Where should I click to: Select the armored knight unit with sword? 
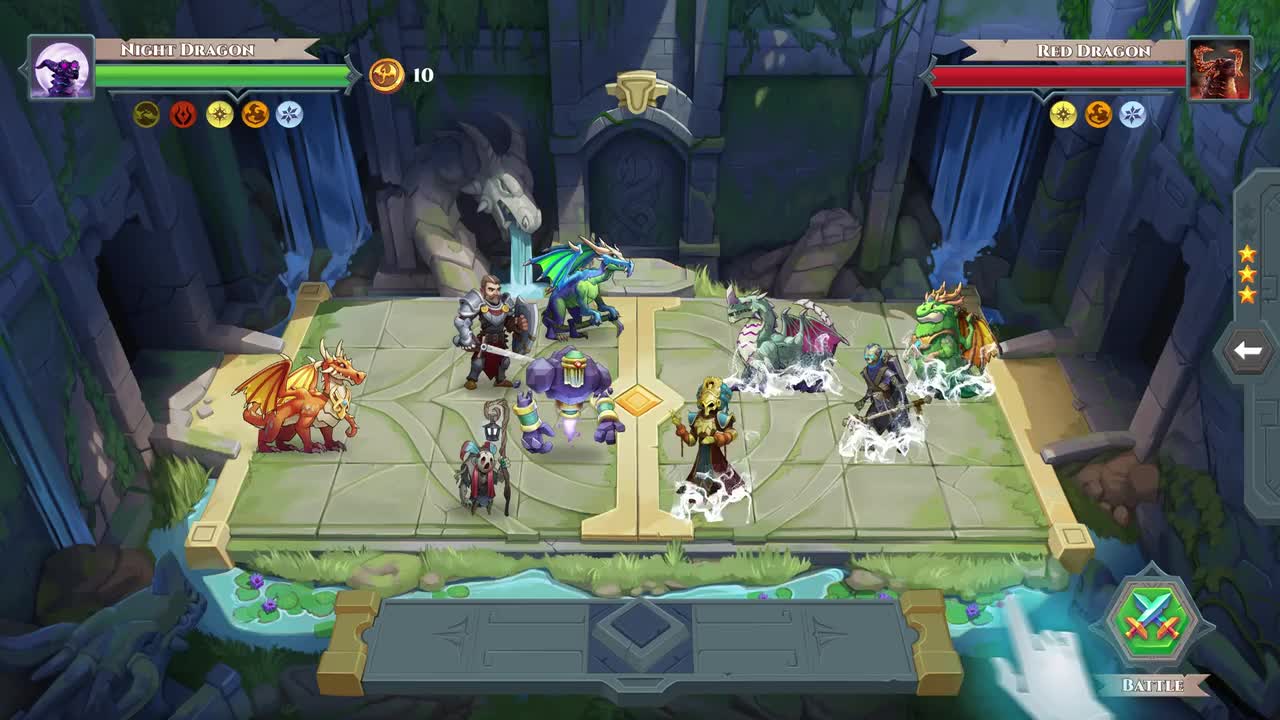[x=488, y=332]
